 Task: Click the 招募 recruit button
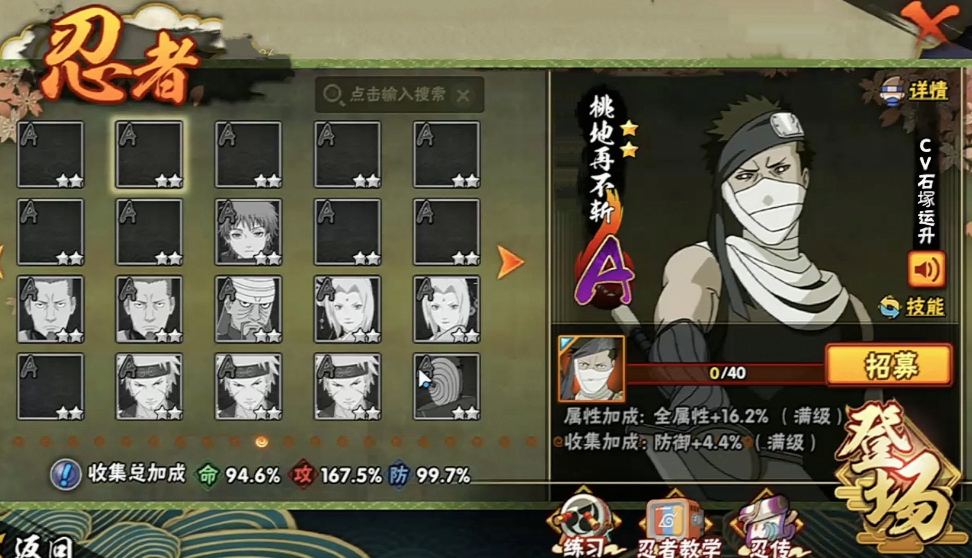tap(888, 365)
